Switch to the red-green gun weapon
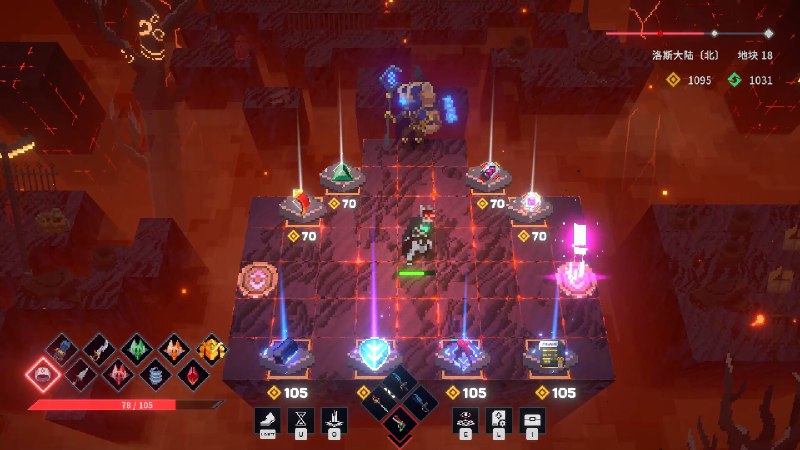Image resolution: width=800 pixels, height=450 pixels. [x=399, y=424]
